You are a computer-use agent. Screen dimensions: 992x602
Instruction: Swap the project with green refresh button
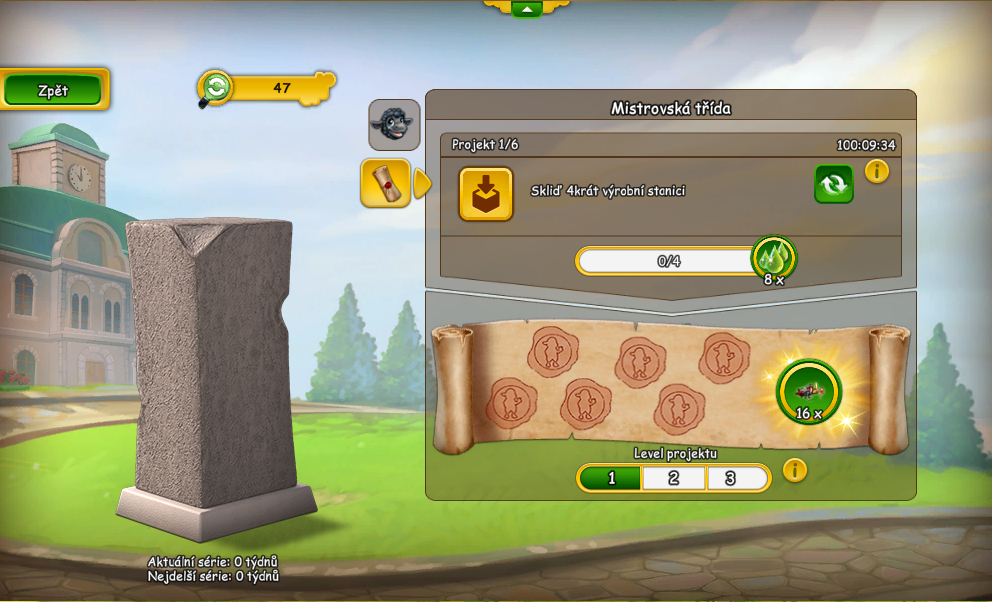pos(833,183)
